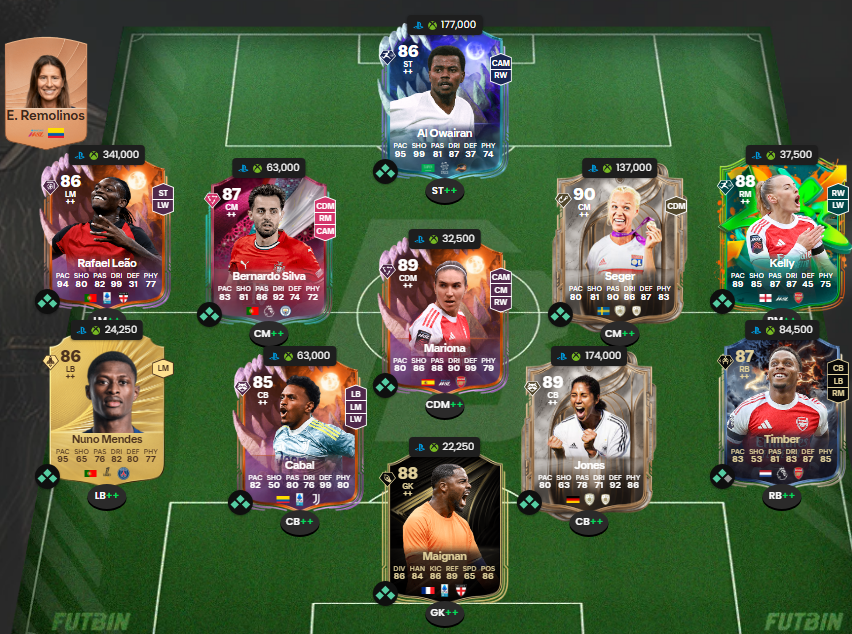
Task: Select the RB++ position badge
Action: click(780, 495)
